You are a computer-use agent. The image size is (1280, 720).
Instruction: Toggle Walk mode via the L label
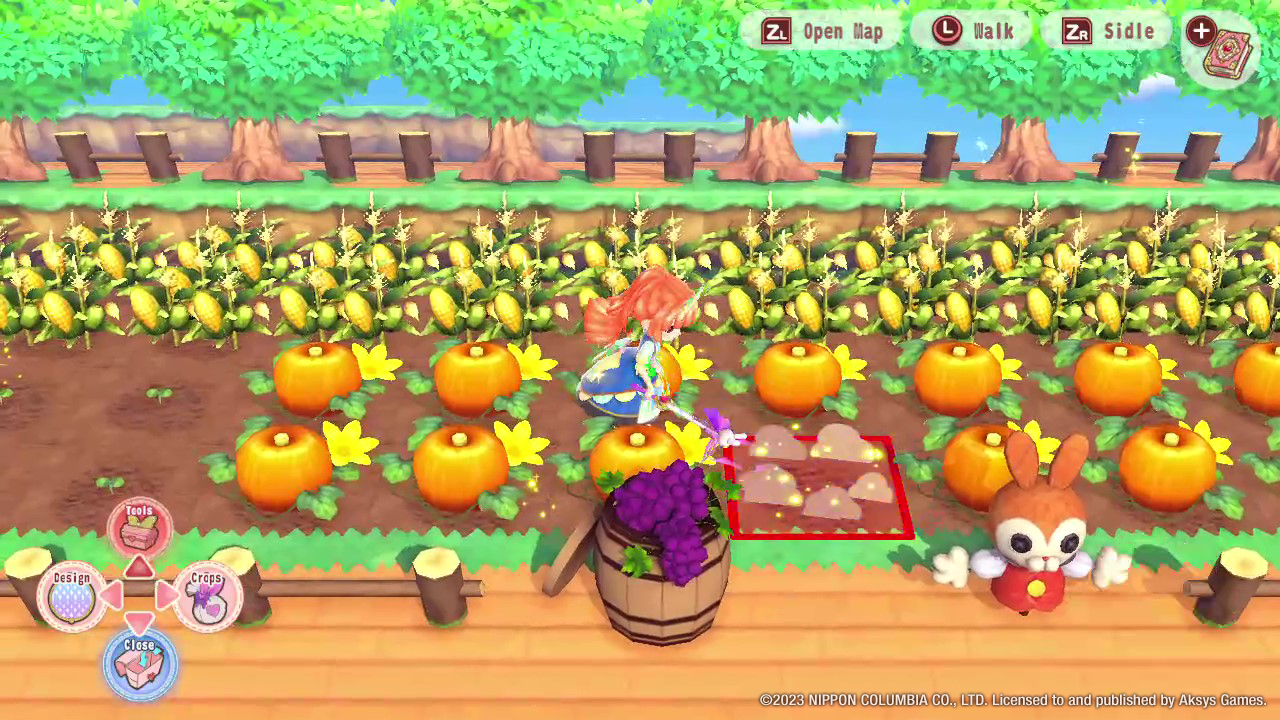tap(993, 31)
